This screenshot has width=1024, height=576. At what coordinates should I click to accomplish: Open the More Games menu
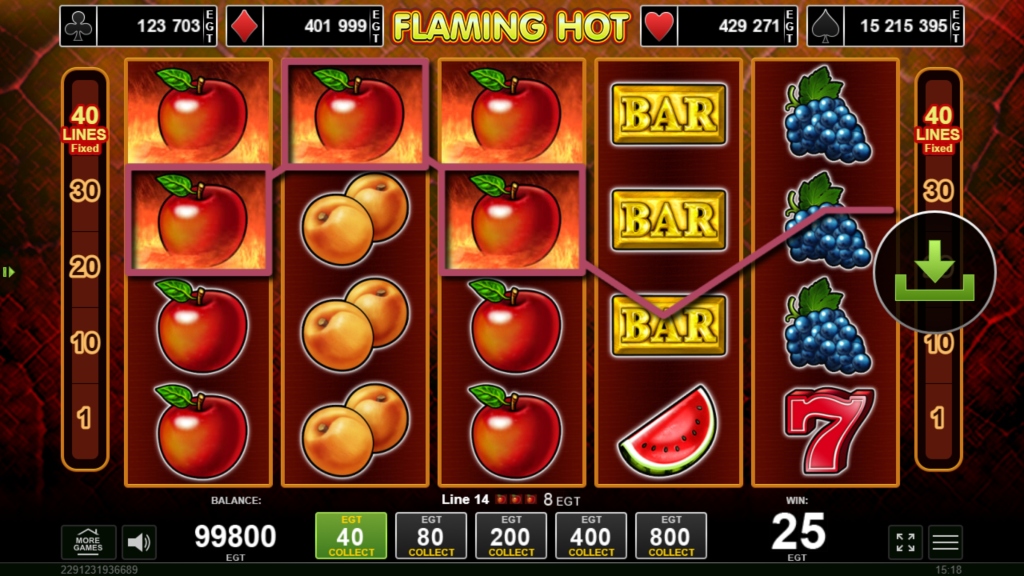click(x=88, y=542)
